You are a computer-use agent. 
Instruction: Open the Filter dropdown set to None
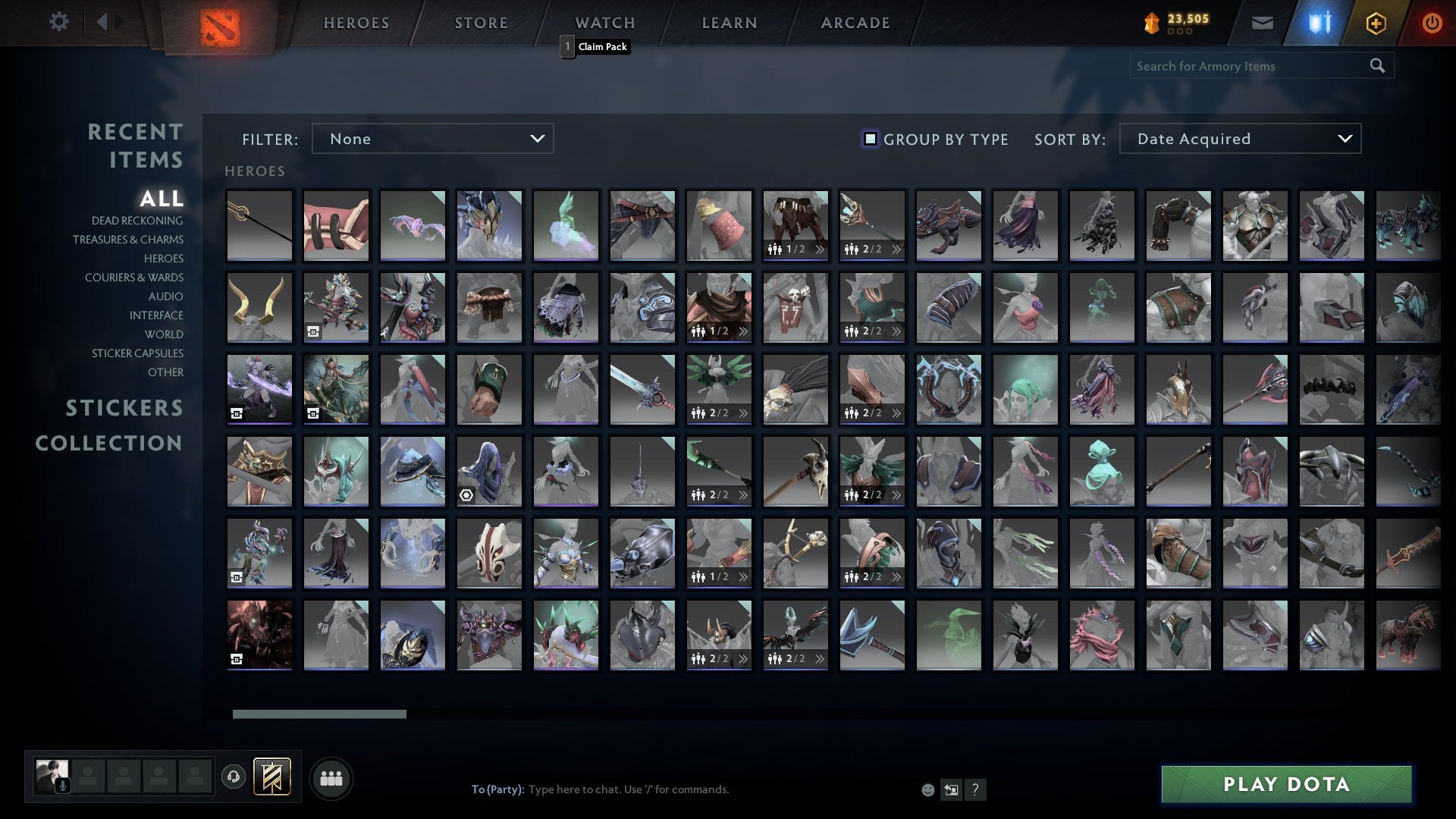pyautogui.click(x=432, y=139)
